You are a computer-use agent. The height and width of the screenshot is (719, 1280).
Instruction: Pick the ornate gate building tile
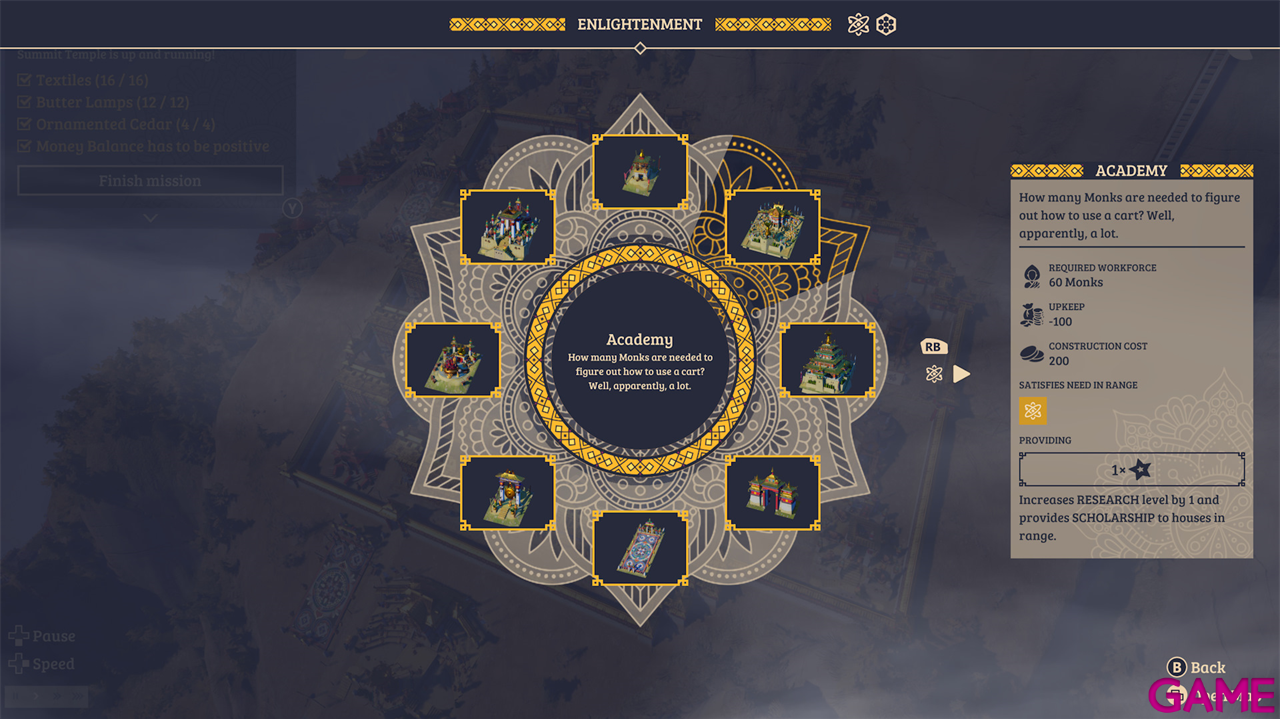point(772,492)
